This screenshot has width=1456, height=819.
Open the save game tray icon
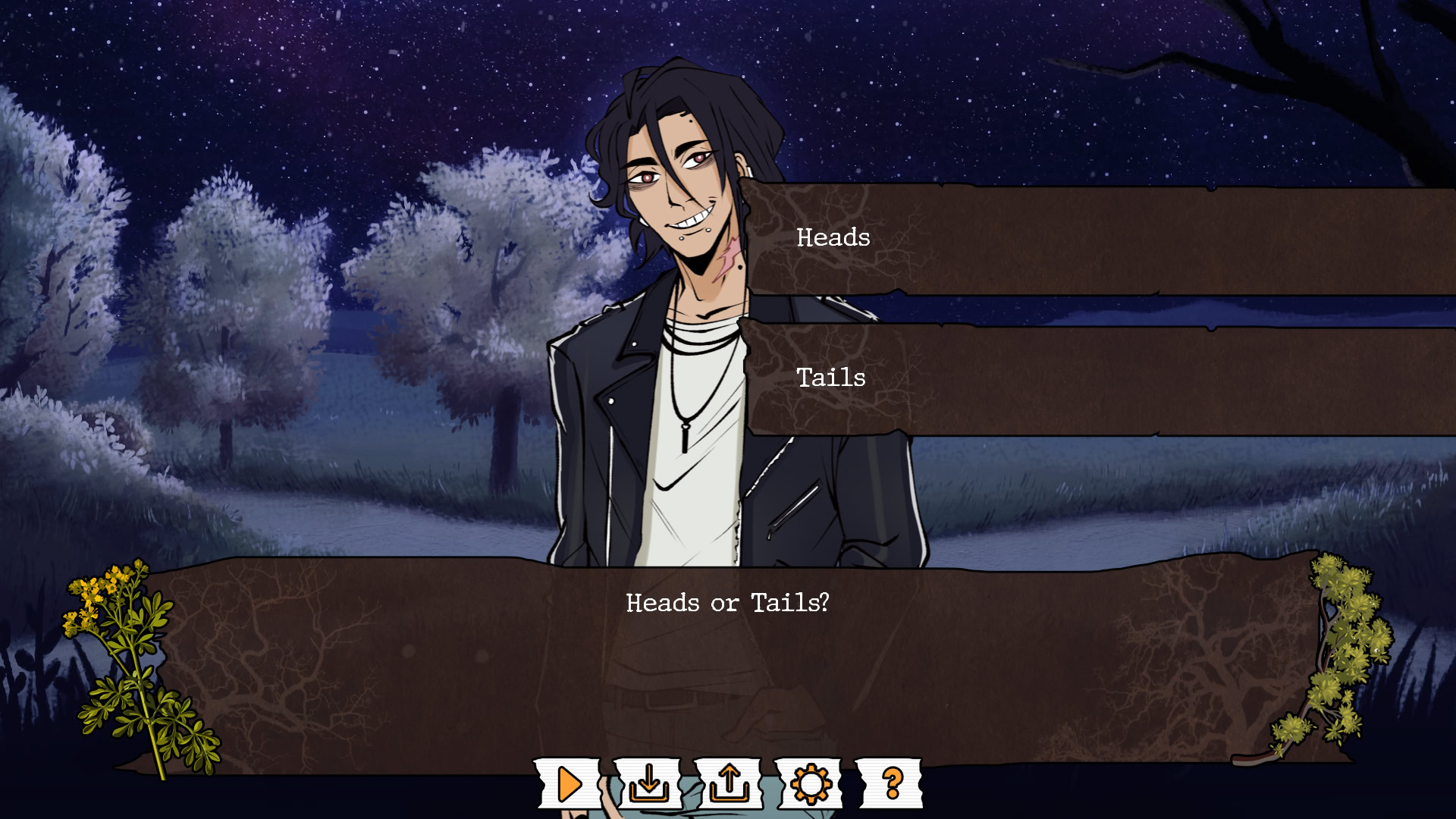(649, 783)
